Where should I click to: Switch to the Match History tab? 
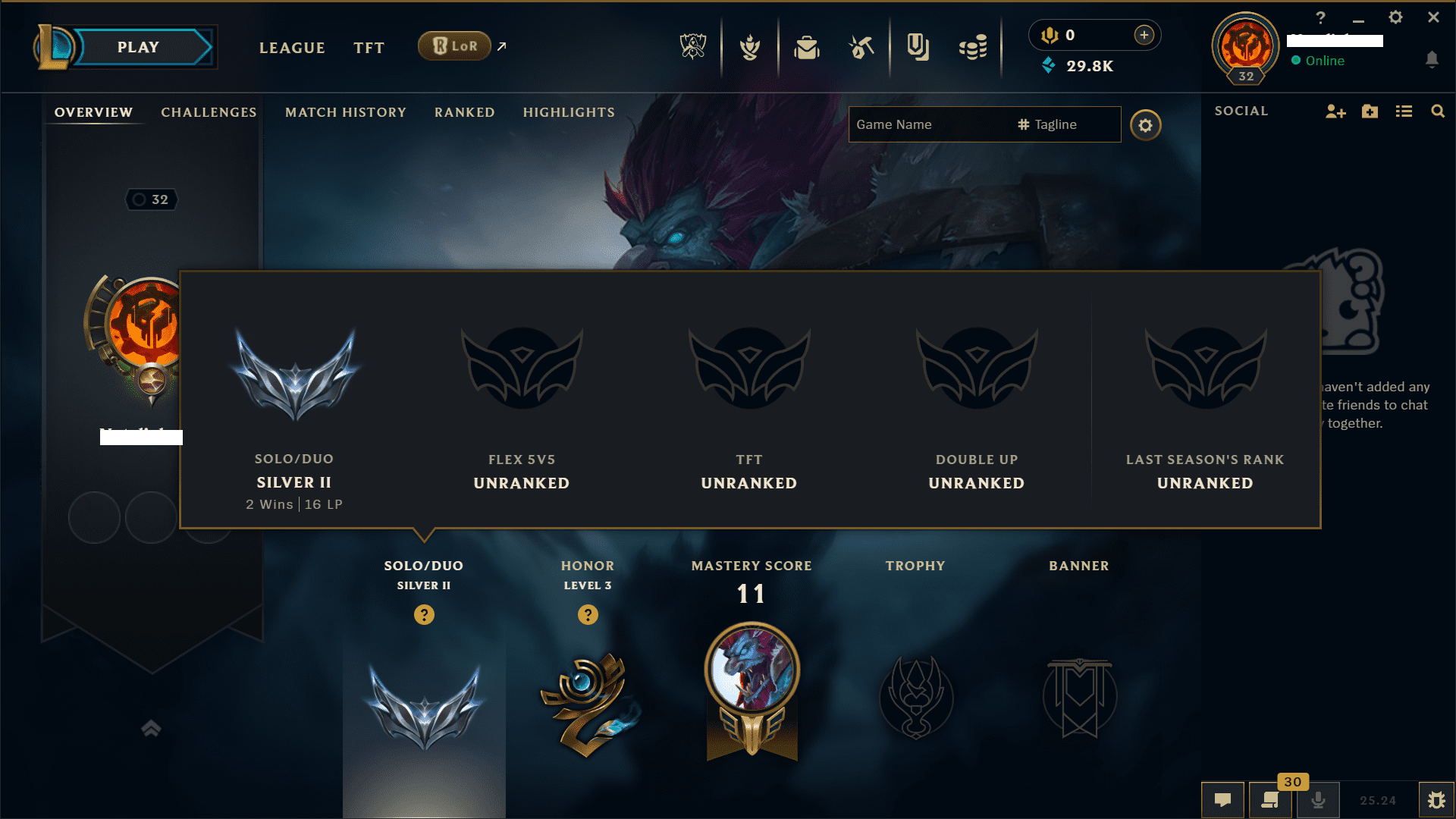pos(345,112)
